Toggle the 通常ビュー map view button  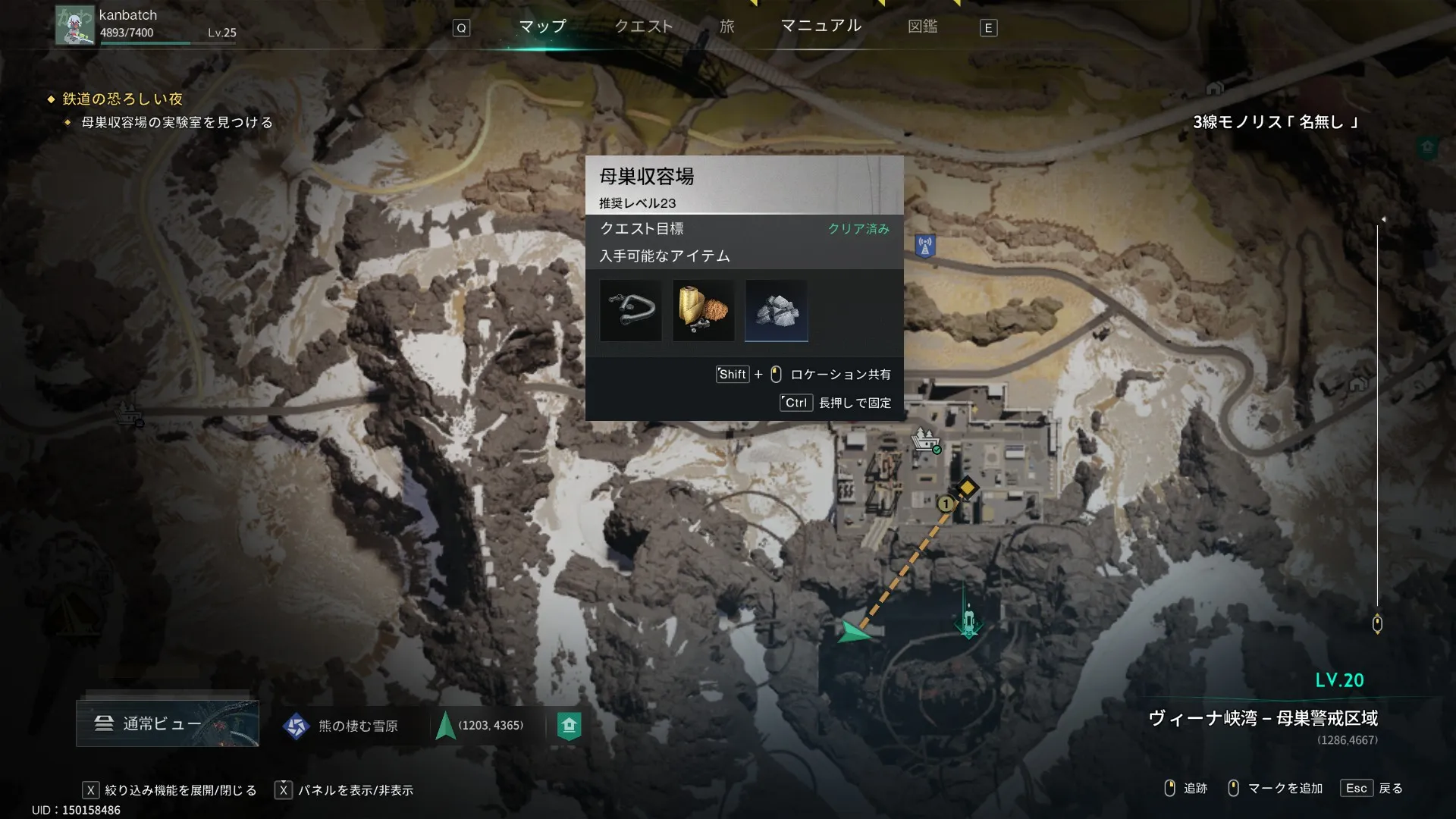point(167,723)
